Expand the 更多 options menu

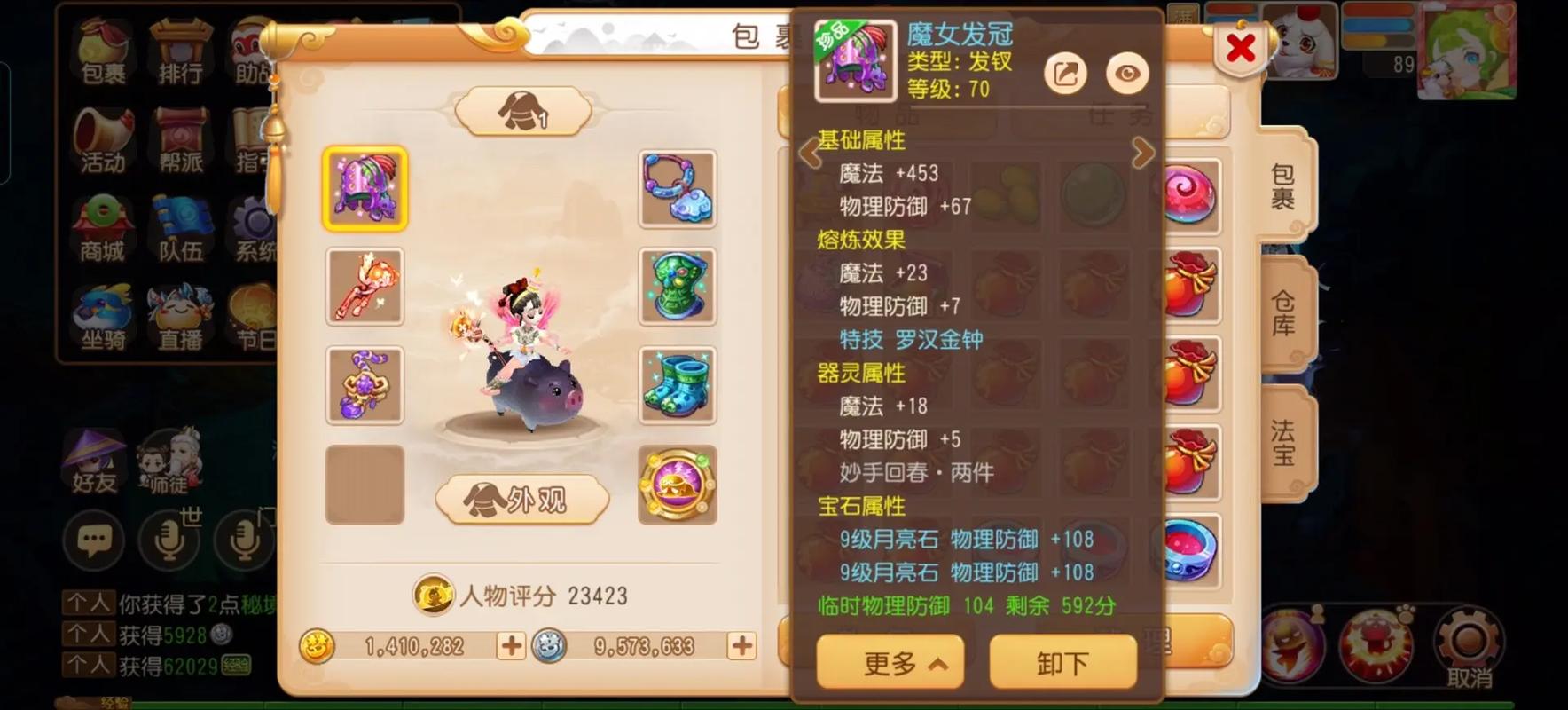pos(890,662)
